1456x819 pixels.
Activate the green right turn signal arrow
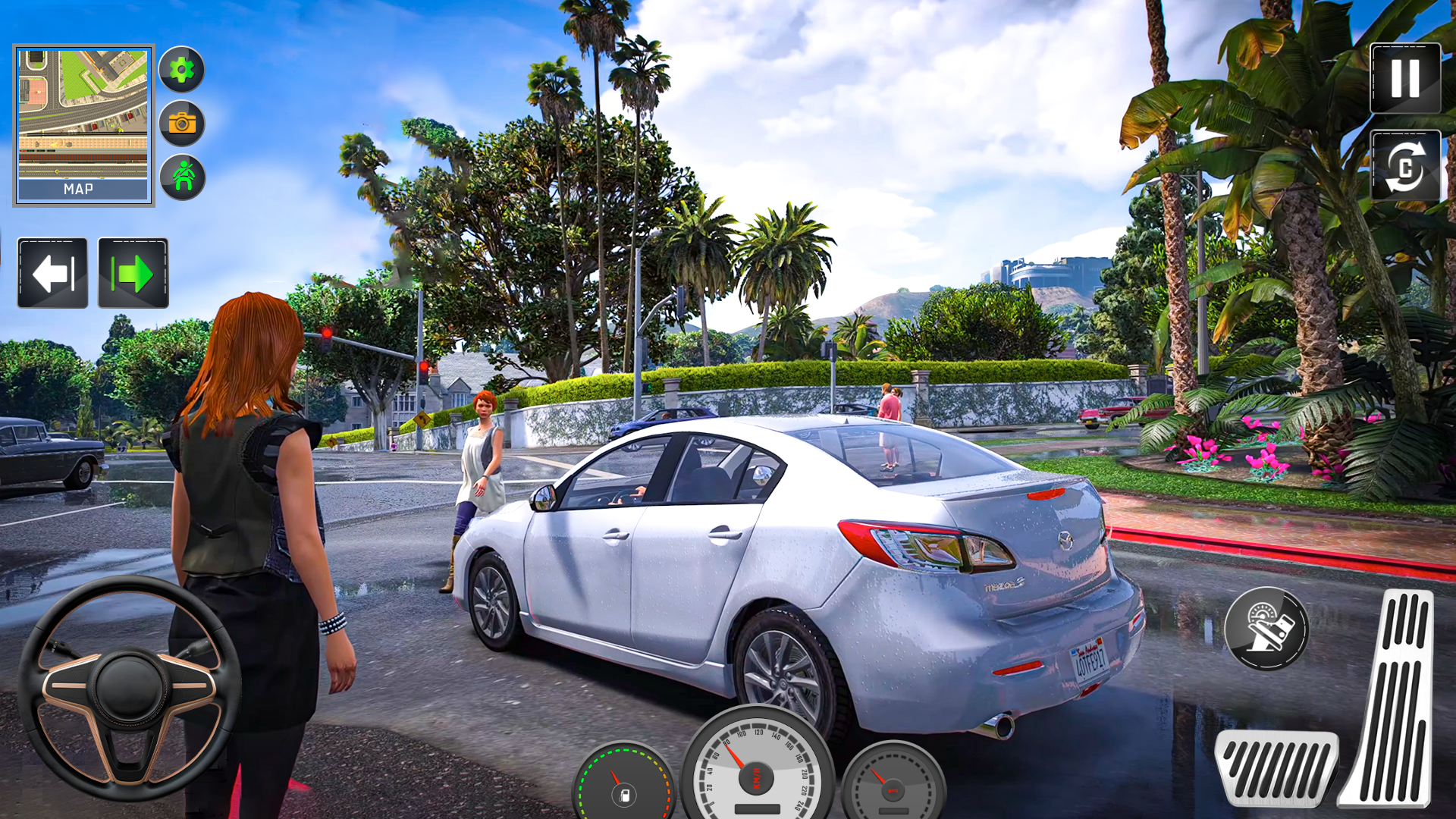(133, 273)
